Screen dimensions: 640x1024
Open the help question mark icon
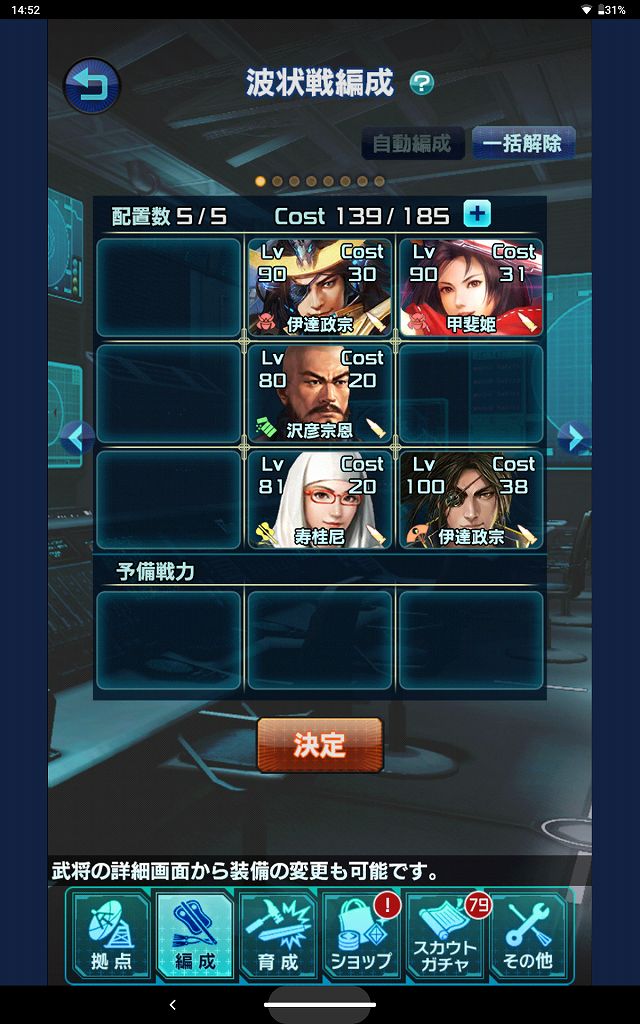click(x=422, y=83)
